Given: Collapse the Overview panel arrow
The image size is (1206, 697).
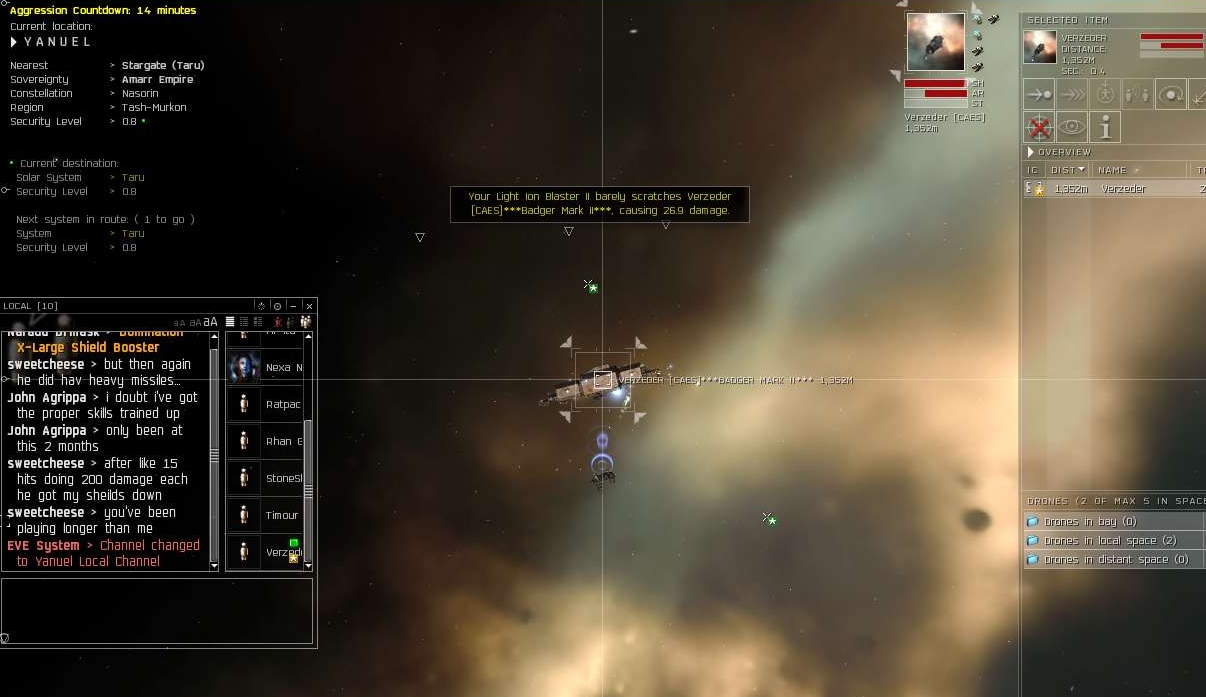Looking at the screenshot, I should [1031, 152].
